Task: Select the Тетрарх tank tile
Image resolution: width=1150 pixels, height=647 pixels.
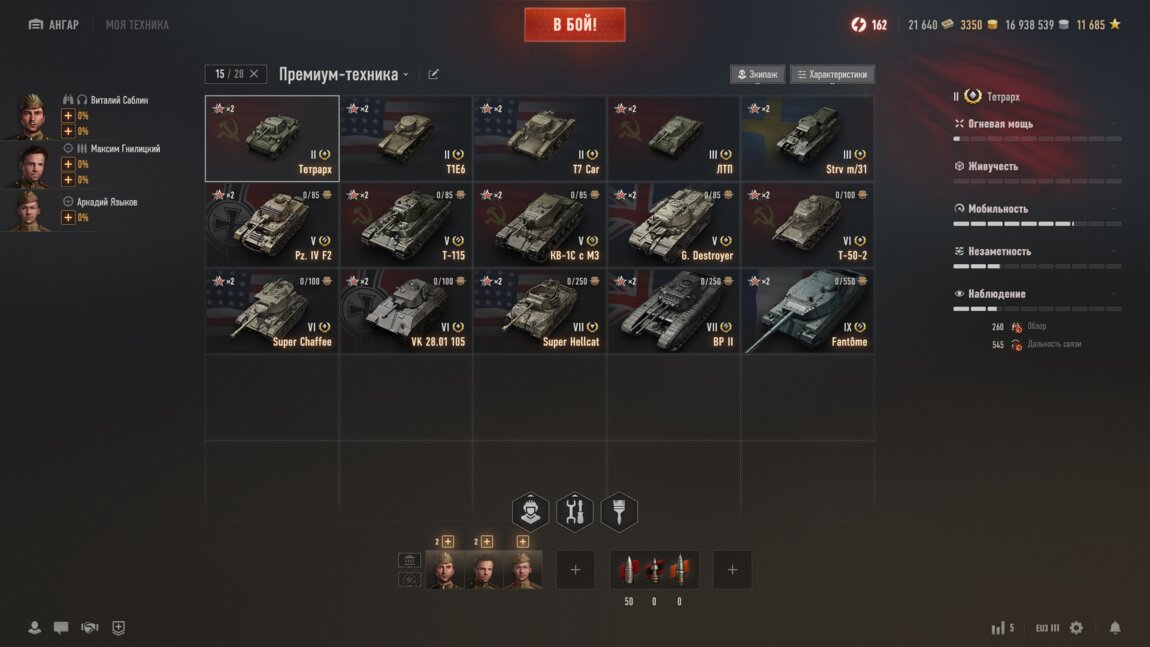Action: [x=272, y=138]
